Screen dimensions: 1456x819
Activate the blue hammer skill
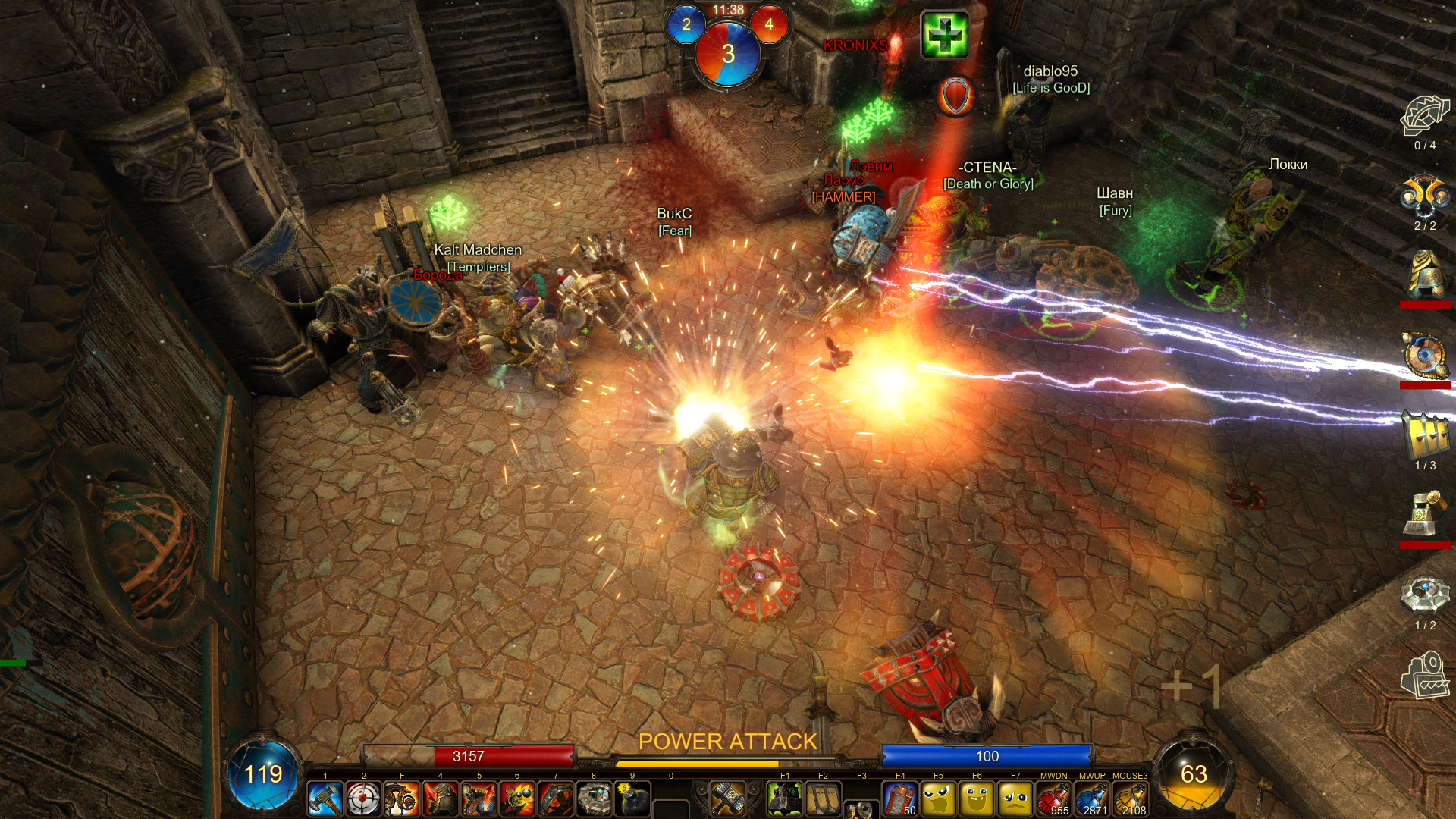(x=325, y=799)
